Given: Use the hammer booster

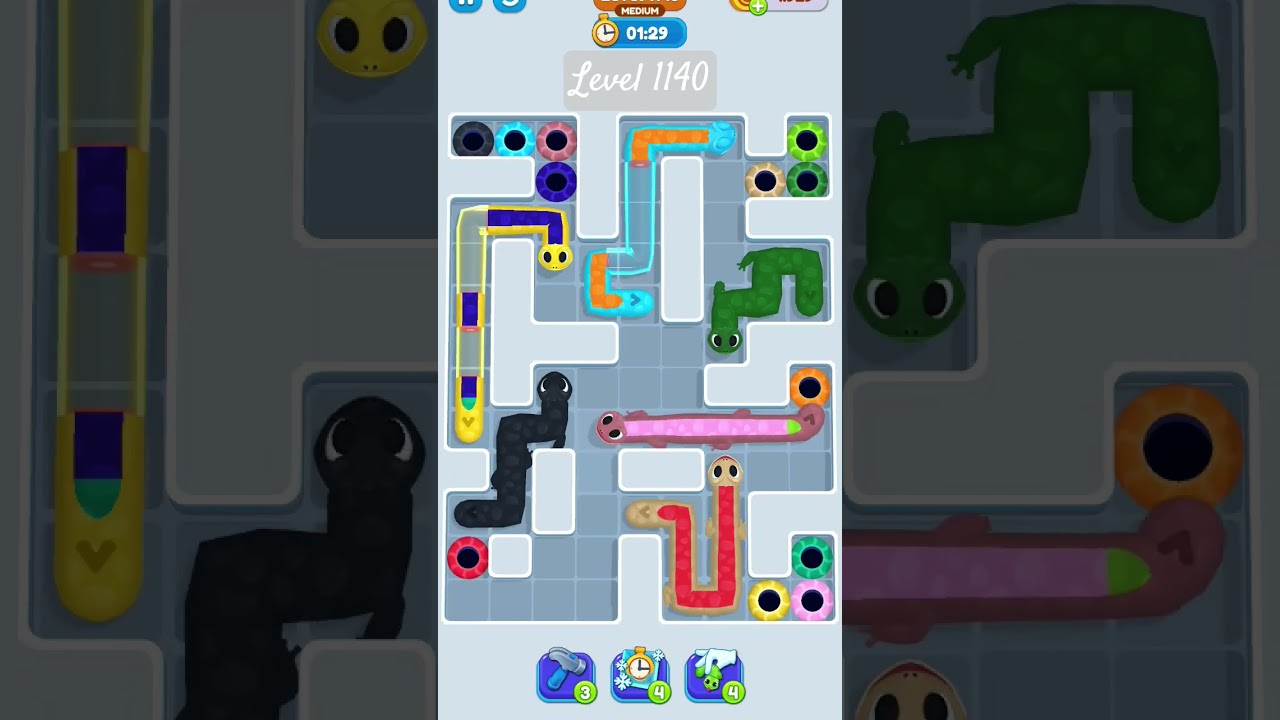Looking at the screenshot, I should pos(567,675).
